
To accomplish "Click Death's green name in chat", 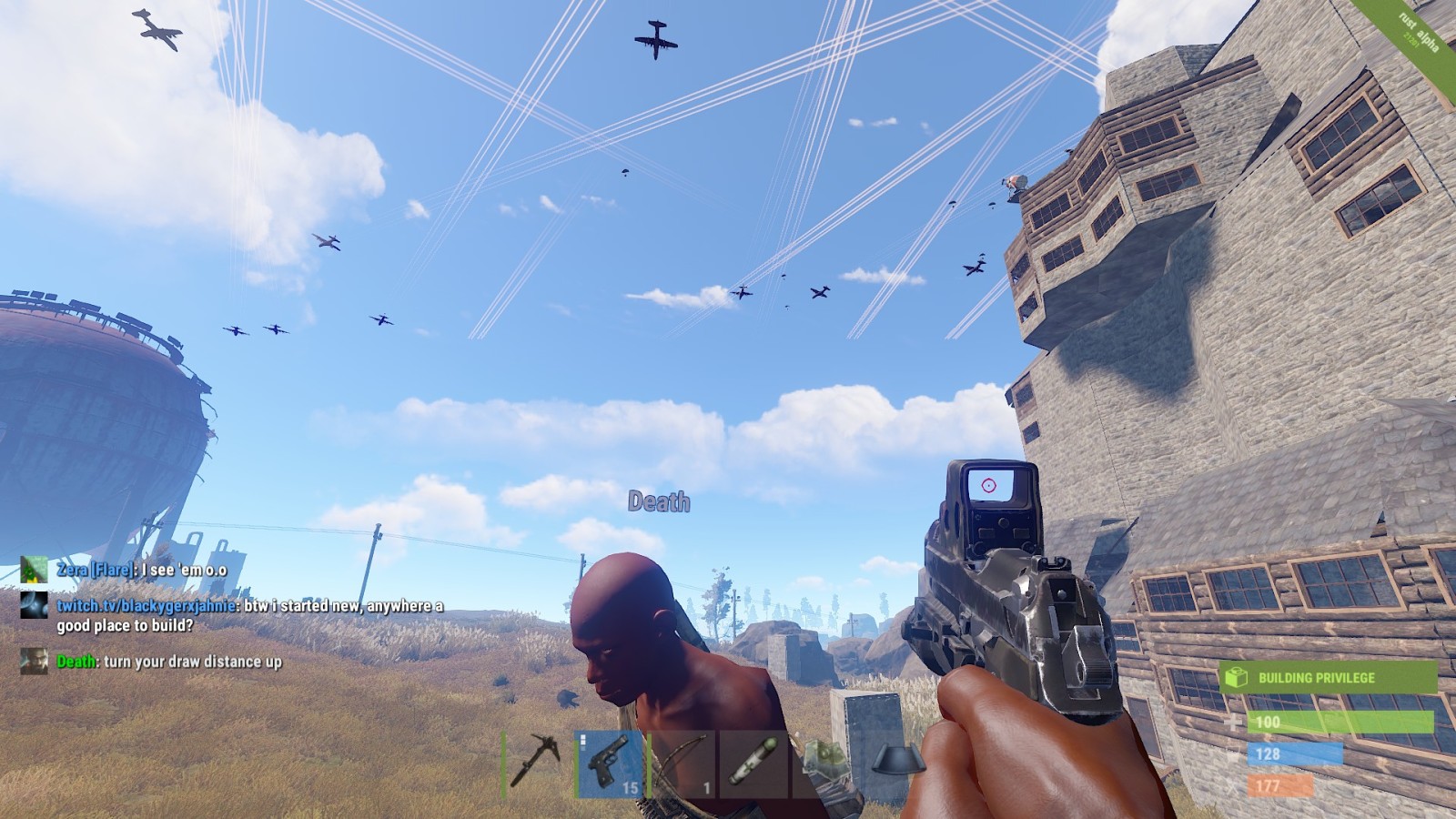I will pyautogui.click(x=76, y=662).
